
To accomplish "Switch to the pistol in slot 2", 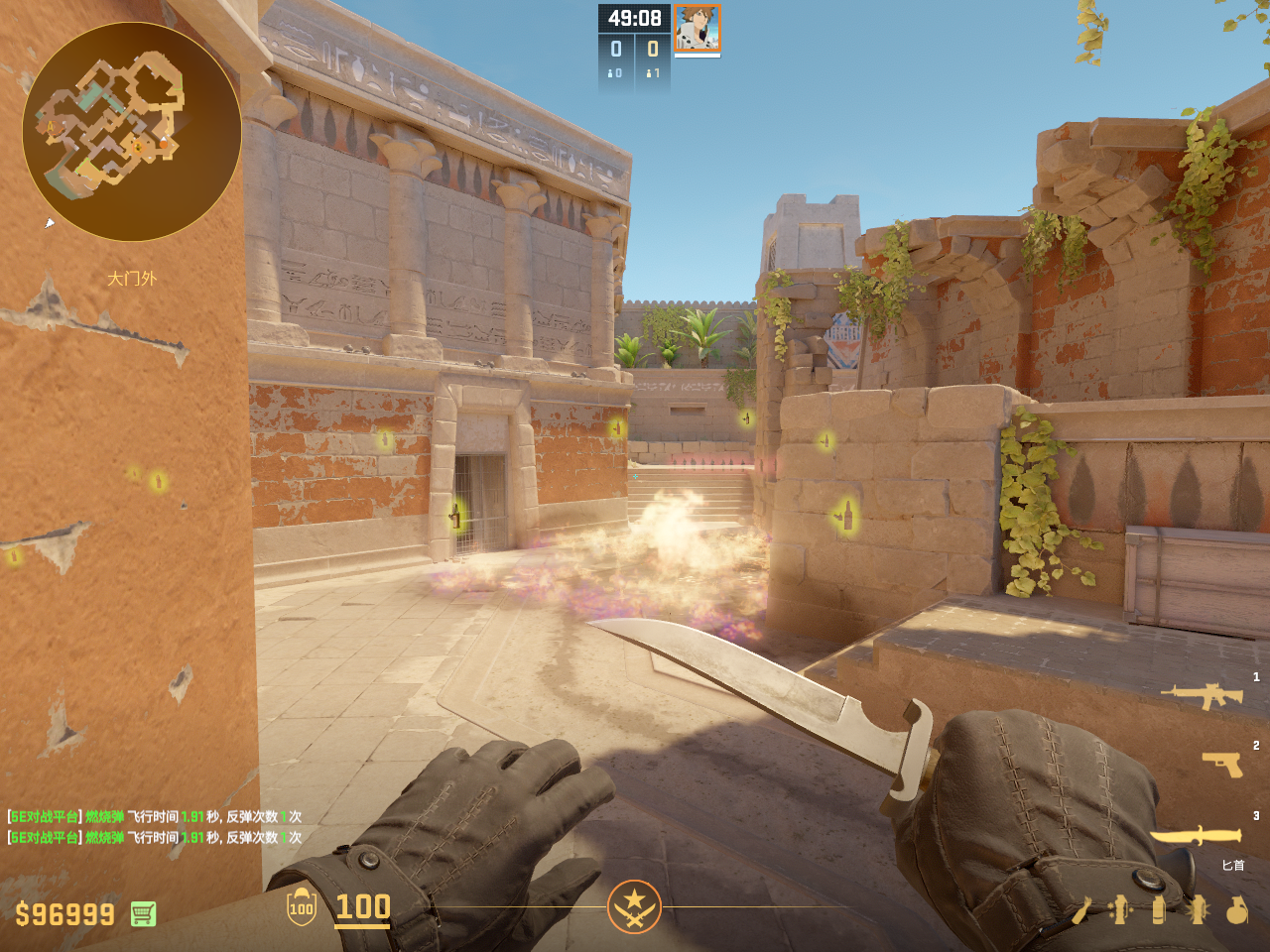I will [1222, 764].
